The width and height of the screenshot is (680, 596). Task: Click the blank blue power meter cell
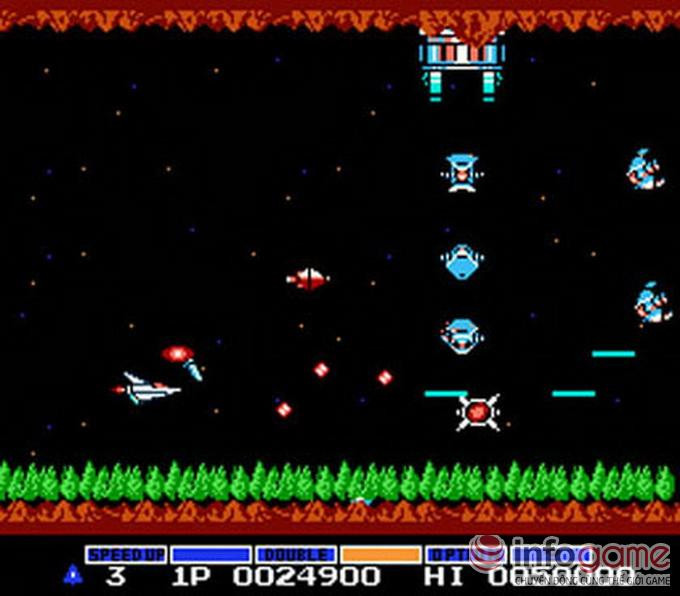point(210,554)
